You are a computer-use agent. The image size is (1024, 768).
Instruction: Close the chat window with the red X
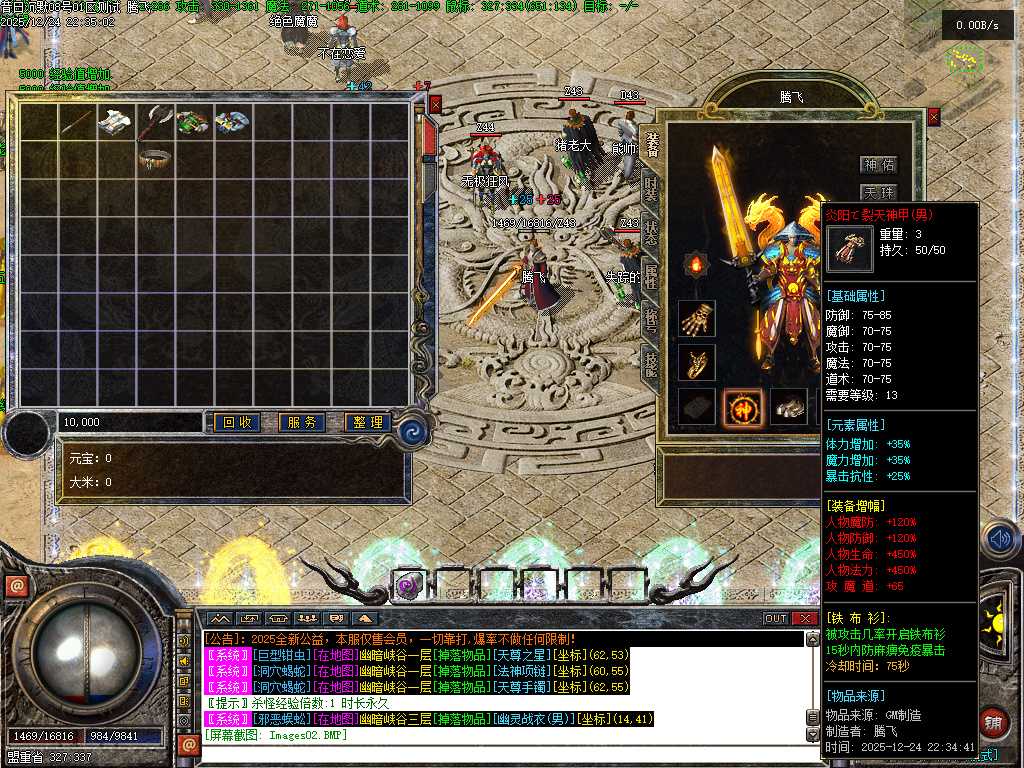pyautogui.click(x=805, y=618)
